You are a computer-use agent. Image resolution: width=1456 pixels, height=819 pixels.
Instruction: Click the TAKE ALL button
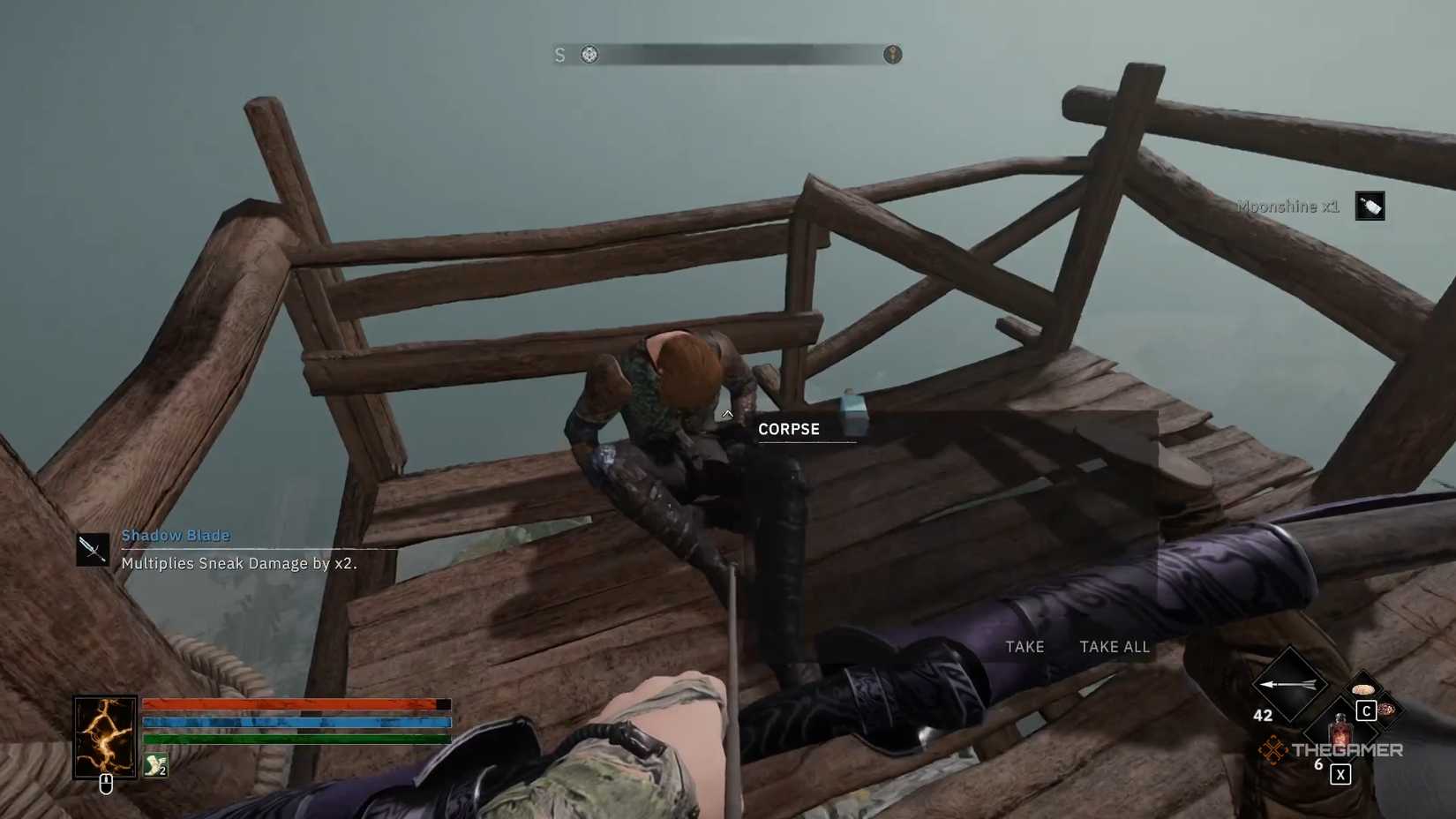tap(1115, 647)
